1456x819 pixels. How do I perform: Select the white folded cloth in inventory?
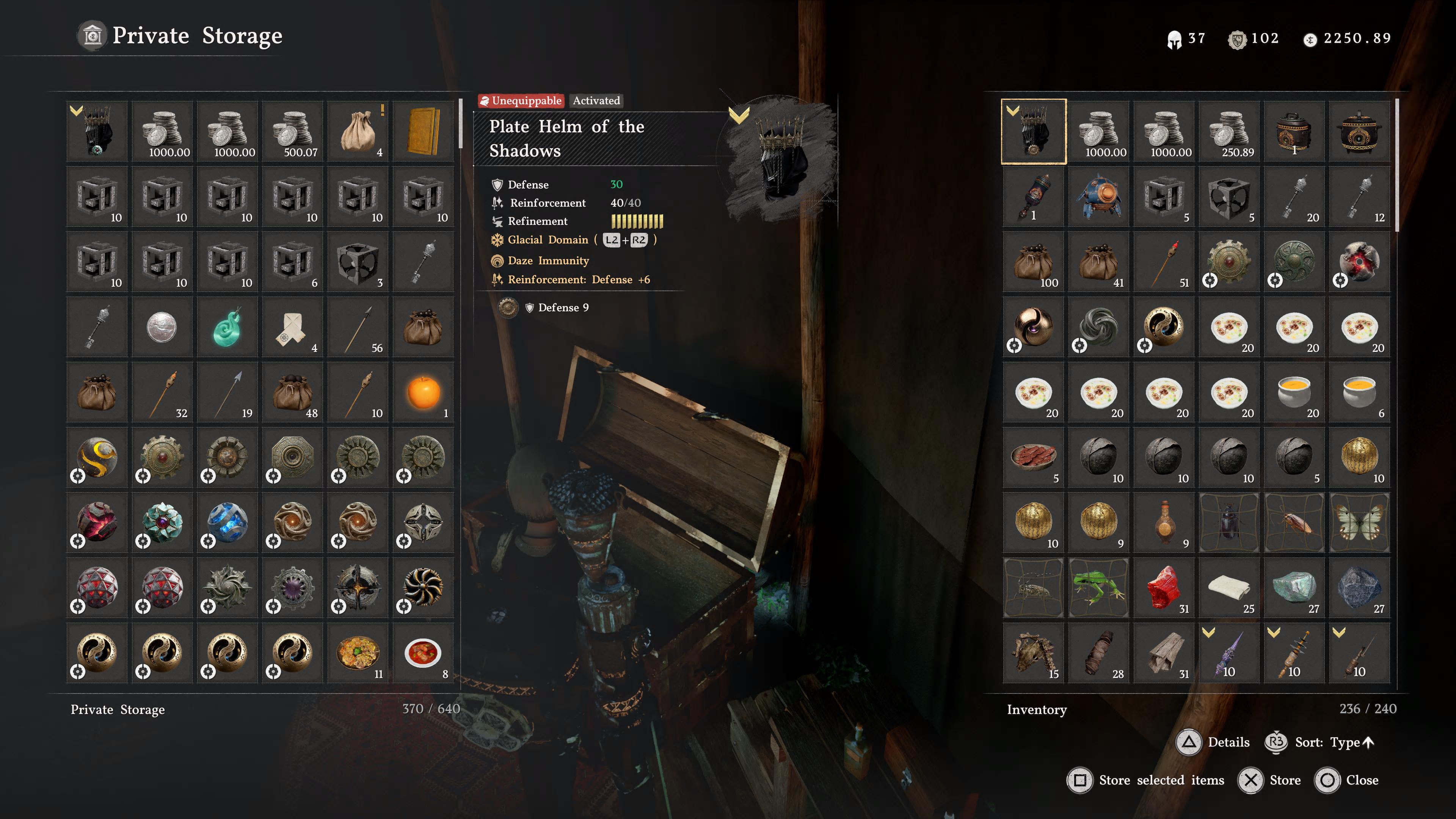coord(1229,588)
